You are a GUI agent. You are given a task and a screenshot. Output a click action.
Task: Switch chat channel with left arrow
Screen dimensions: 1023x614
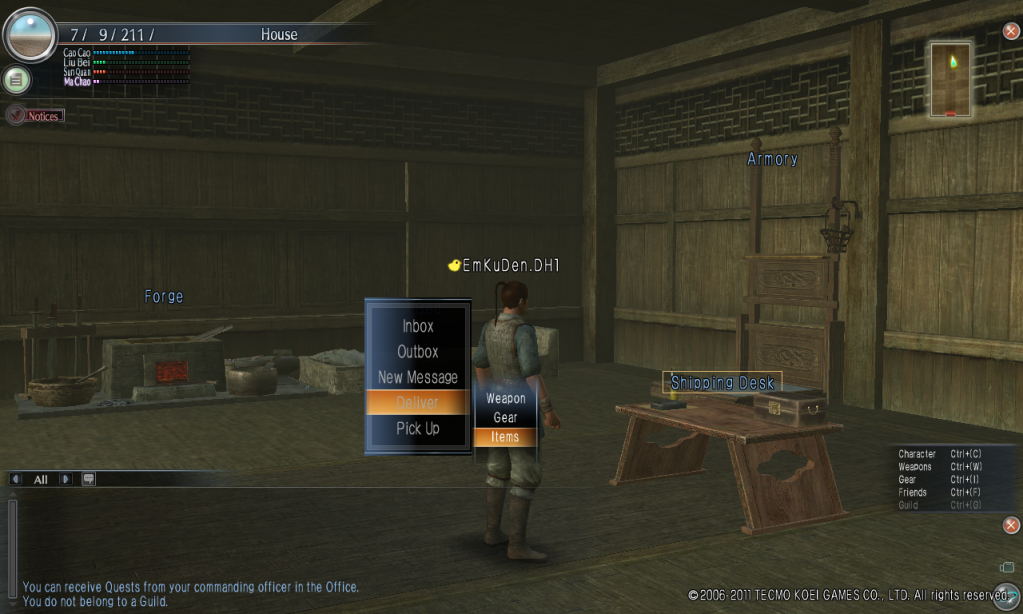15,479
